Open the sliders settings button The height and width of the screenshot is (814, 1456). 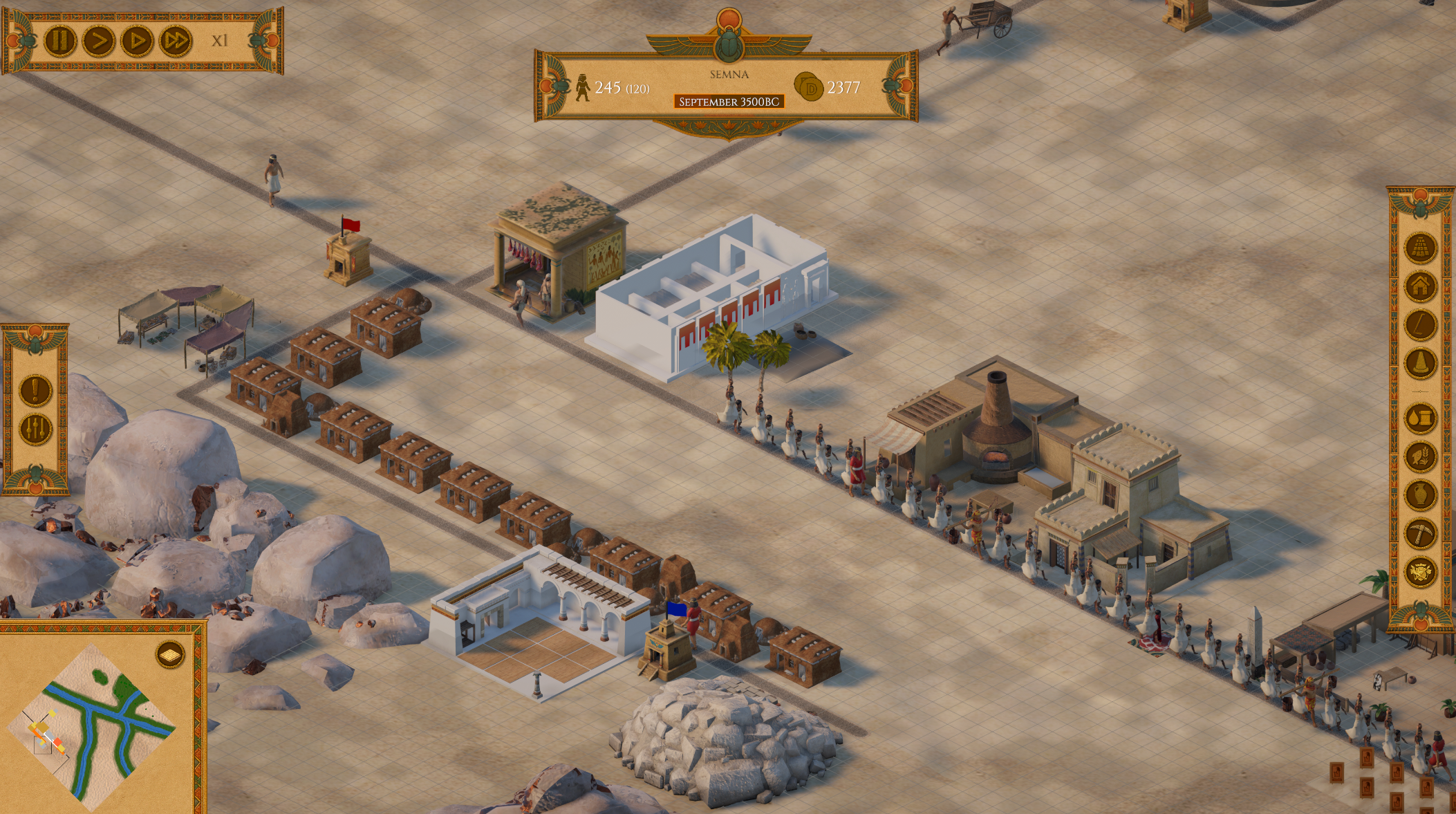(x=35, y=429)
